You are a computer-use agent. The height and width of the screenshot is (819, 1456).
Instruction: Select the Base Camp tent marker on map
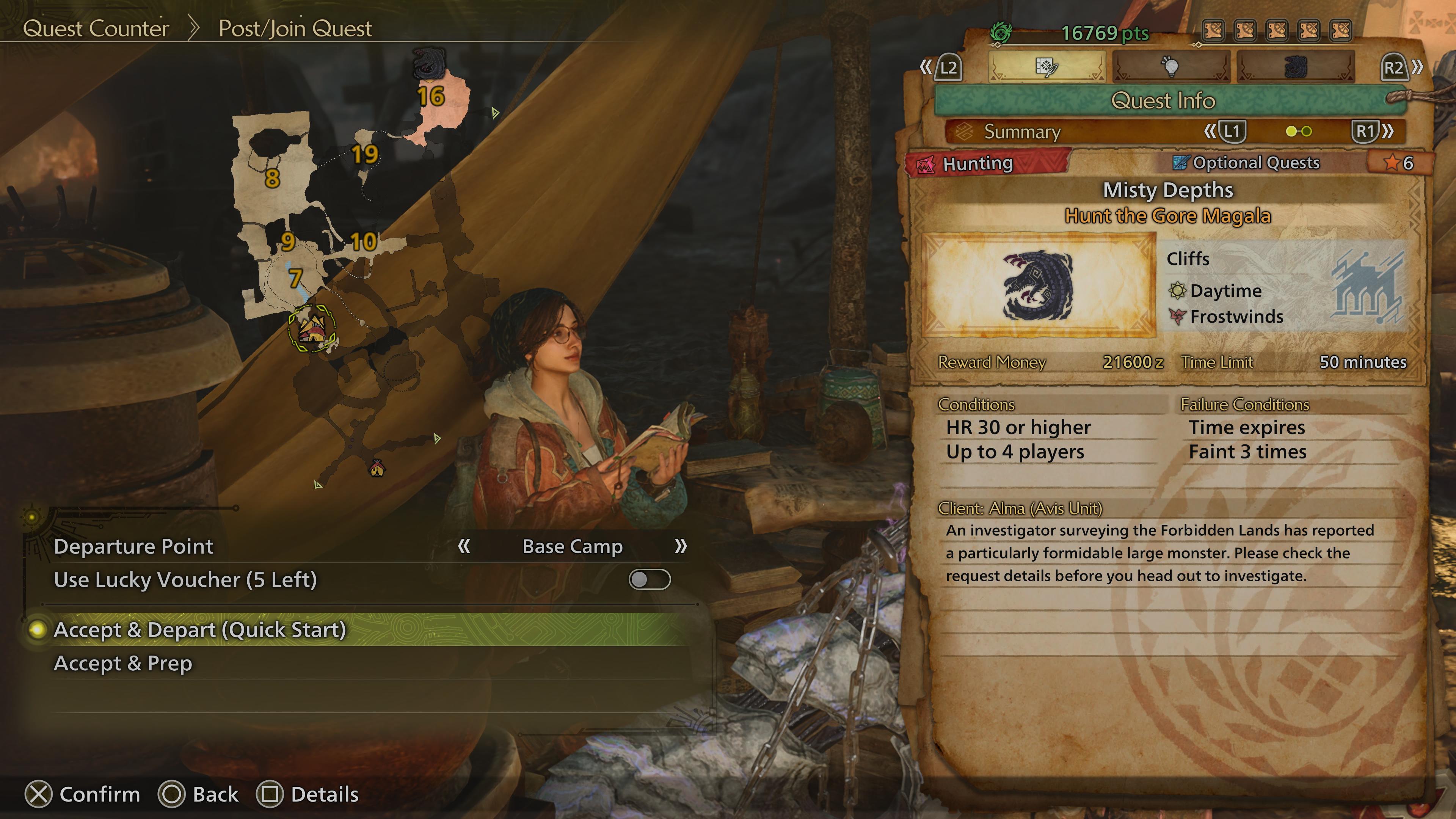311,328
